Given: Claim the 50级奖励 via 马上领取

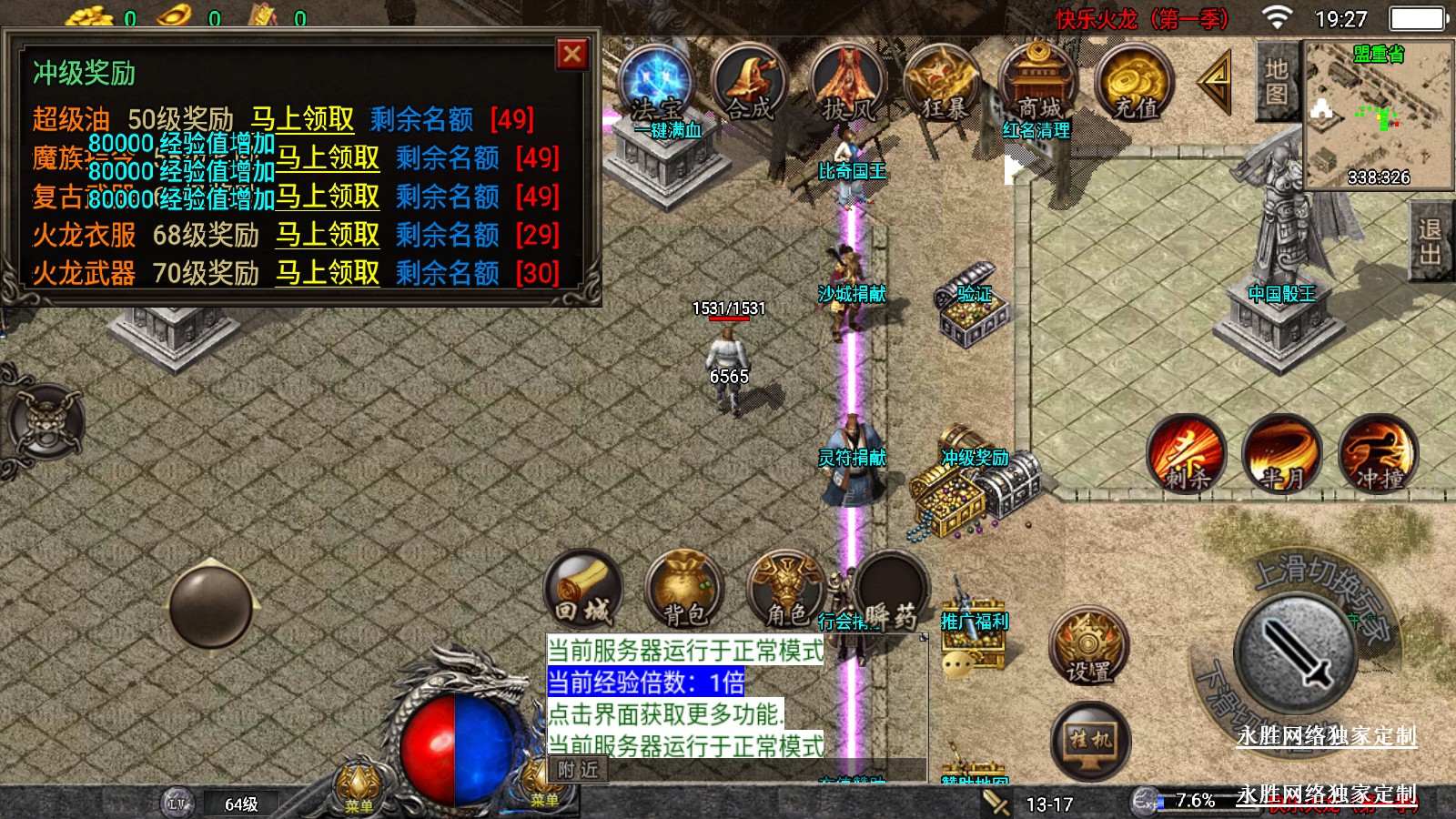Looking at the screenshot, I should coord(302,119).
